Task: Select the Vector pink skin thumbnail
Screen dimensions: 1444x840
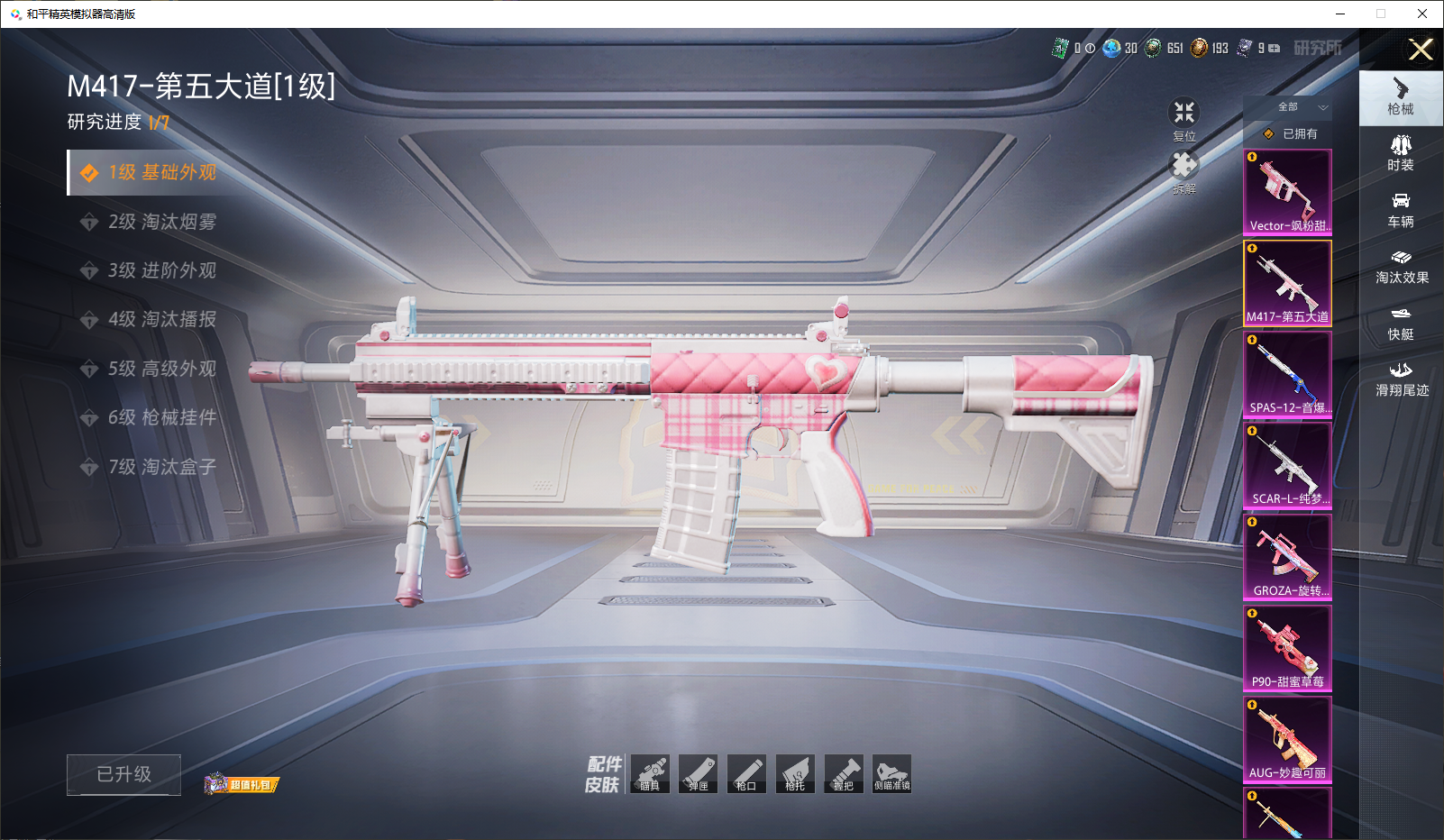Action: click(1287, 192)
